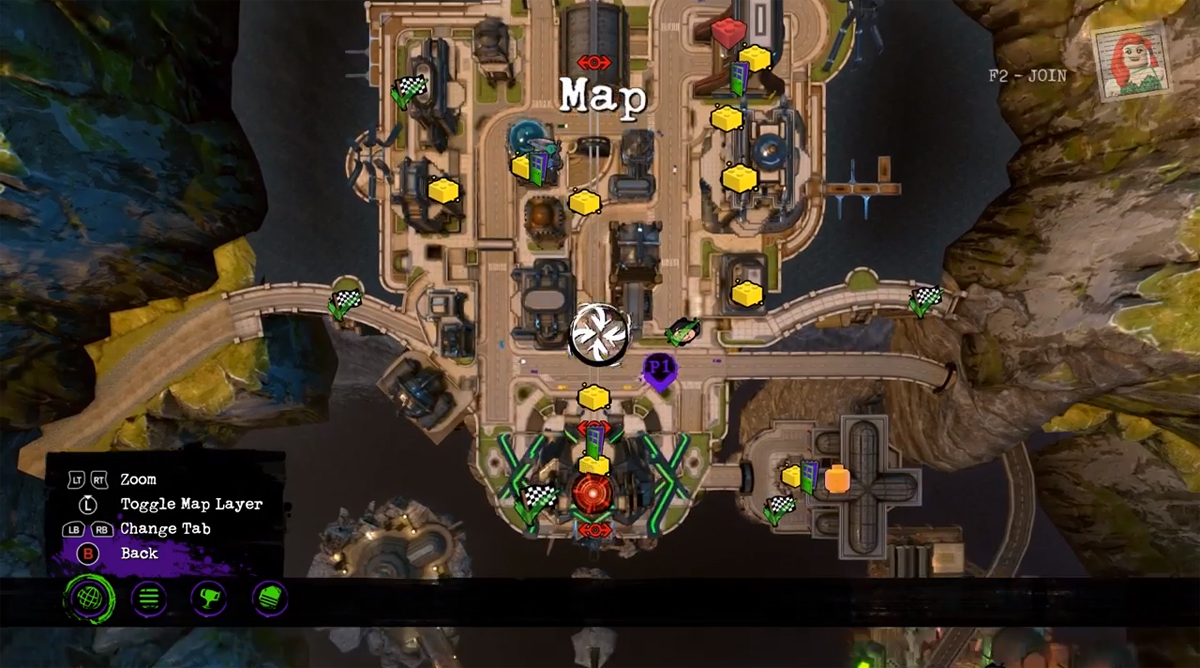The image size is (1200, 668).
Task: Click the Poison Ivy character portrait
Action: [x=1133, y=61]
